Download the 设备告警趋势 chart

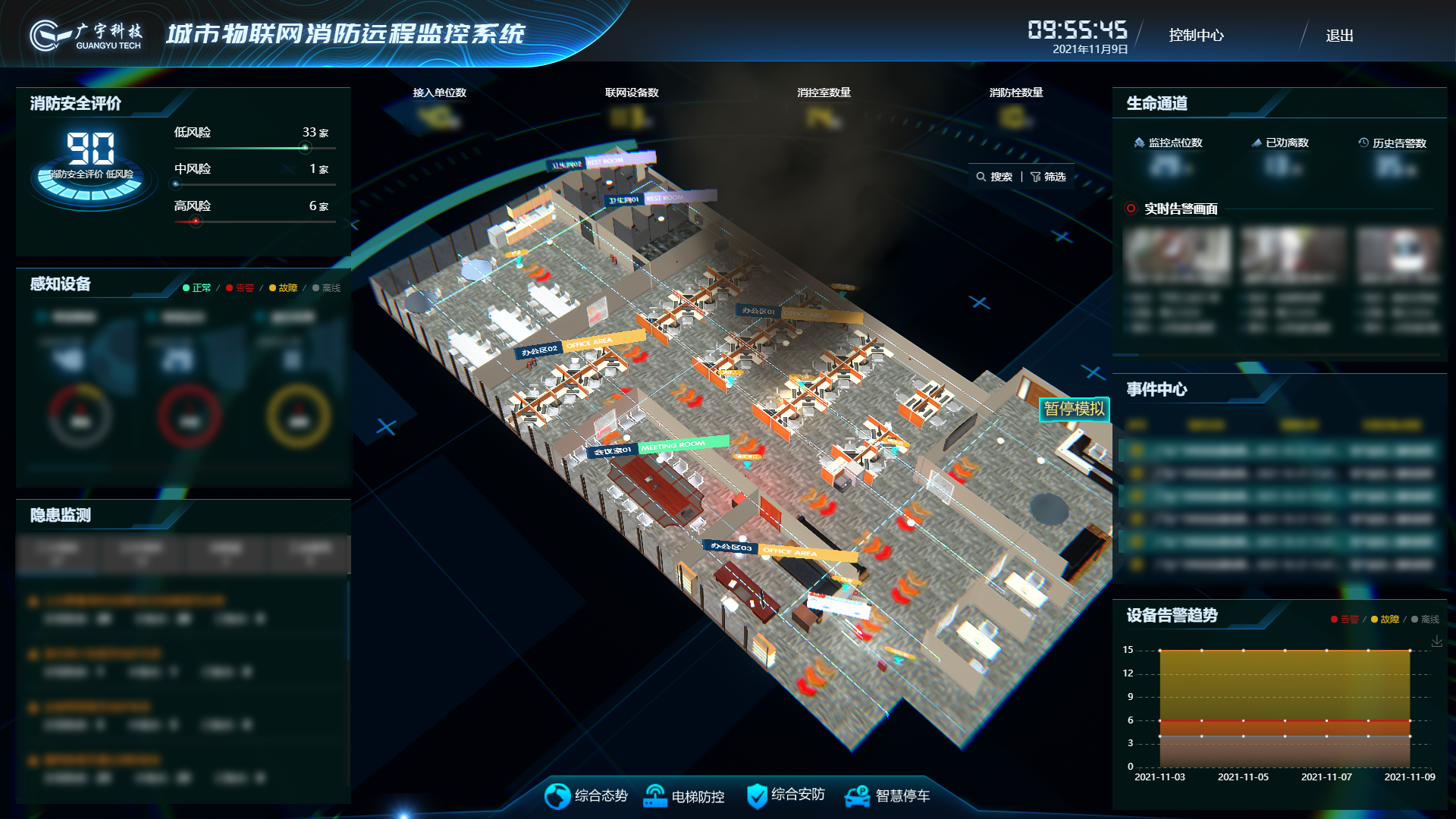tap(1437, 642)
